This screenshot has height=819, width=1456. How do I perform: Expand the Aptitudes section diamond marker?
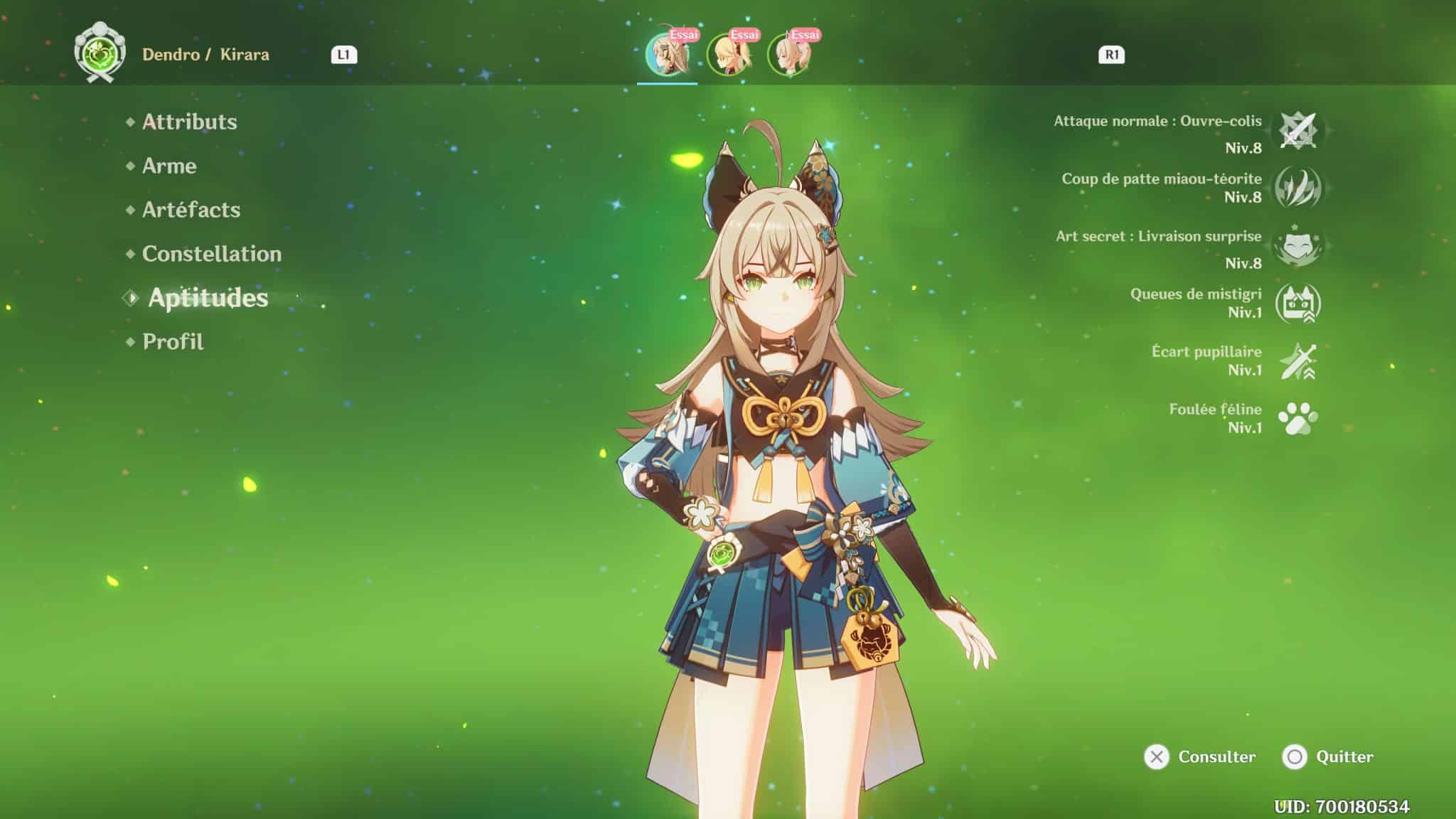pyautogui.click(x=130, y=299)
